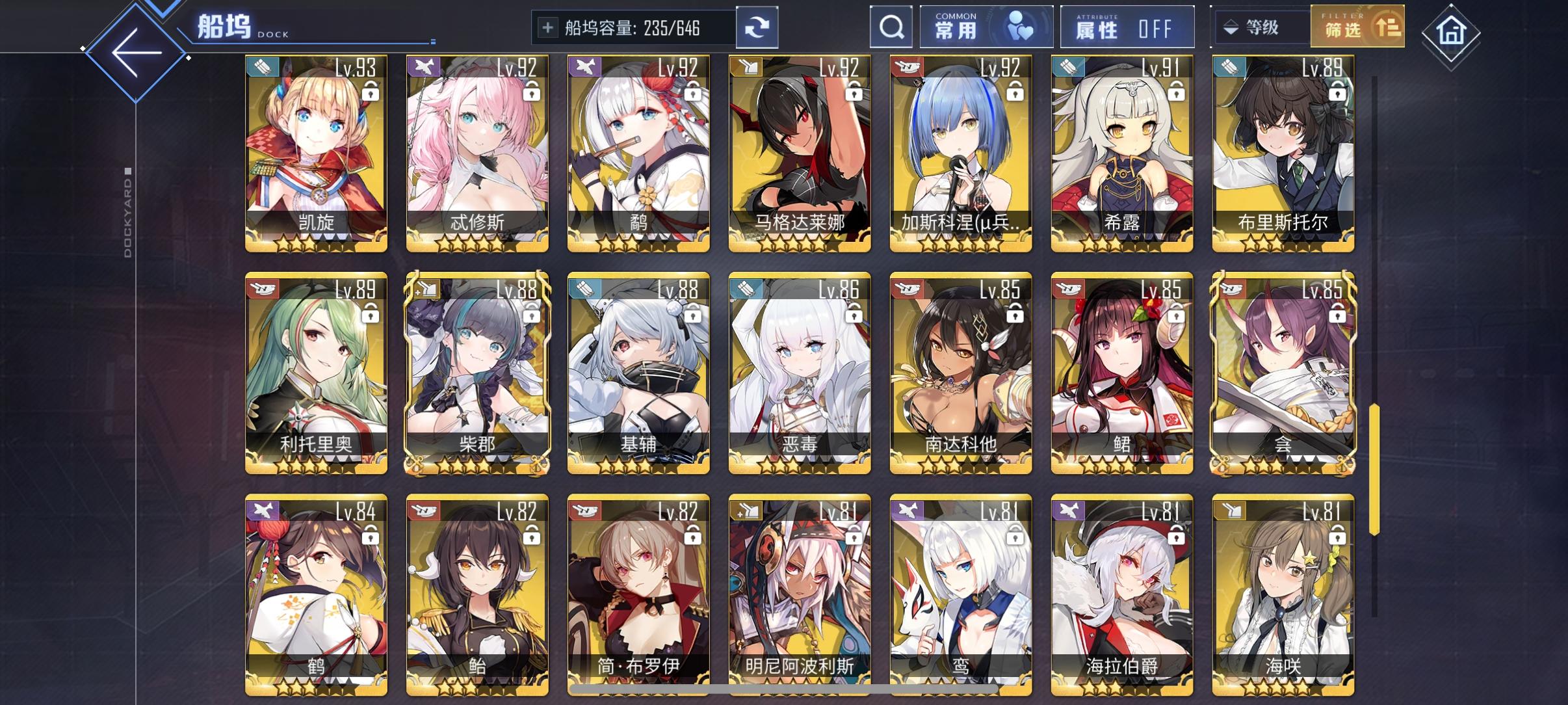The height and width of the screenshot is (705, 1568).
Task: Switch to the DOCK tab labeled 船坞
Action: 222,26
